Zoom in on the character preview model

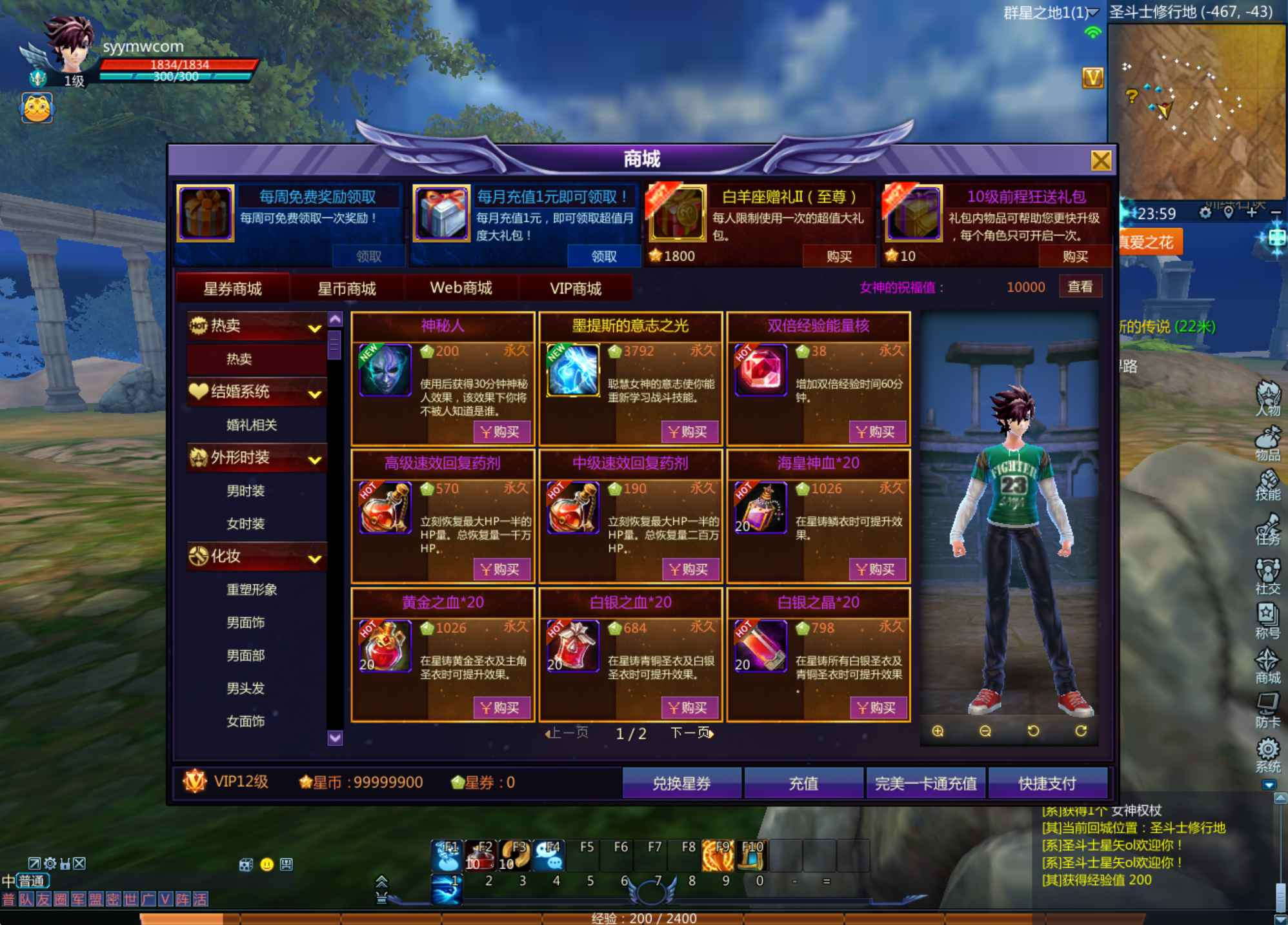pos(937,731)
